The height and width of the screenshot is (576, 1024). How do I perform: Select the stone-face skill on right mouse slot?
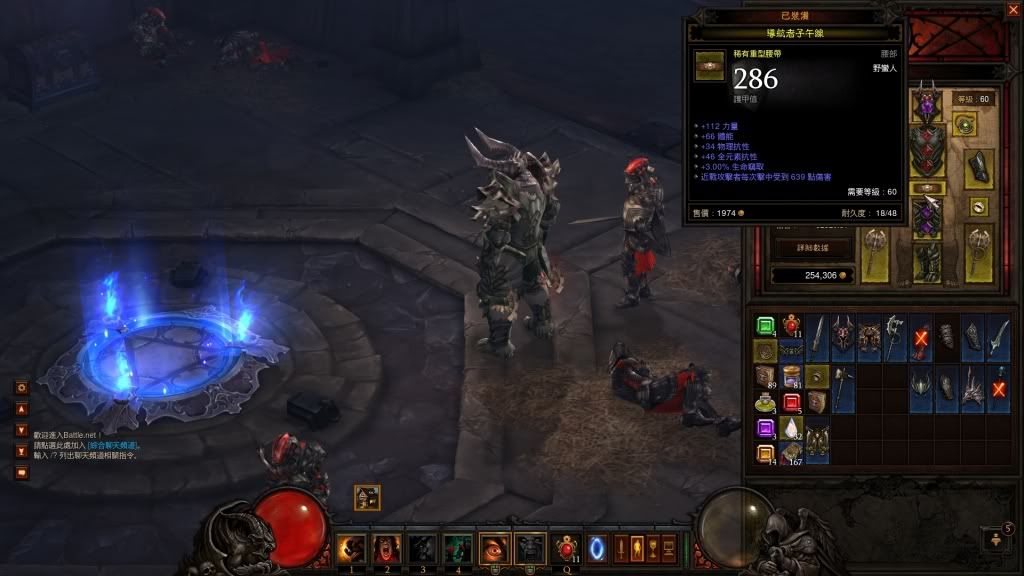point(530,547)
